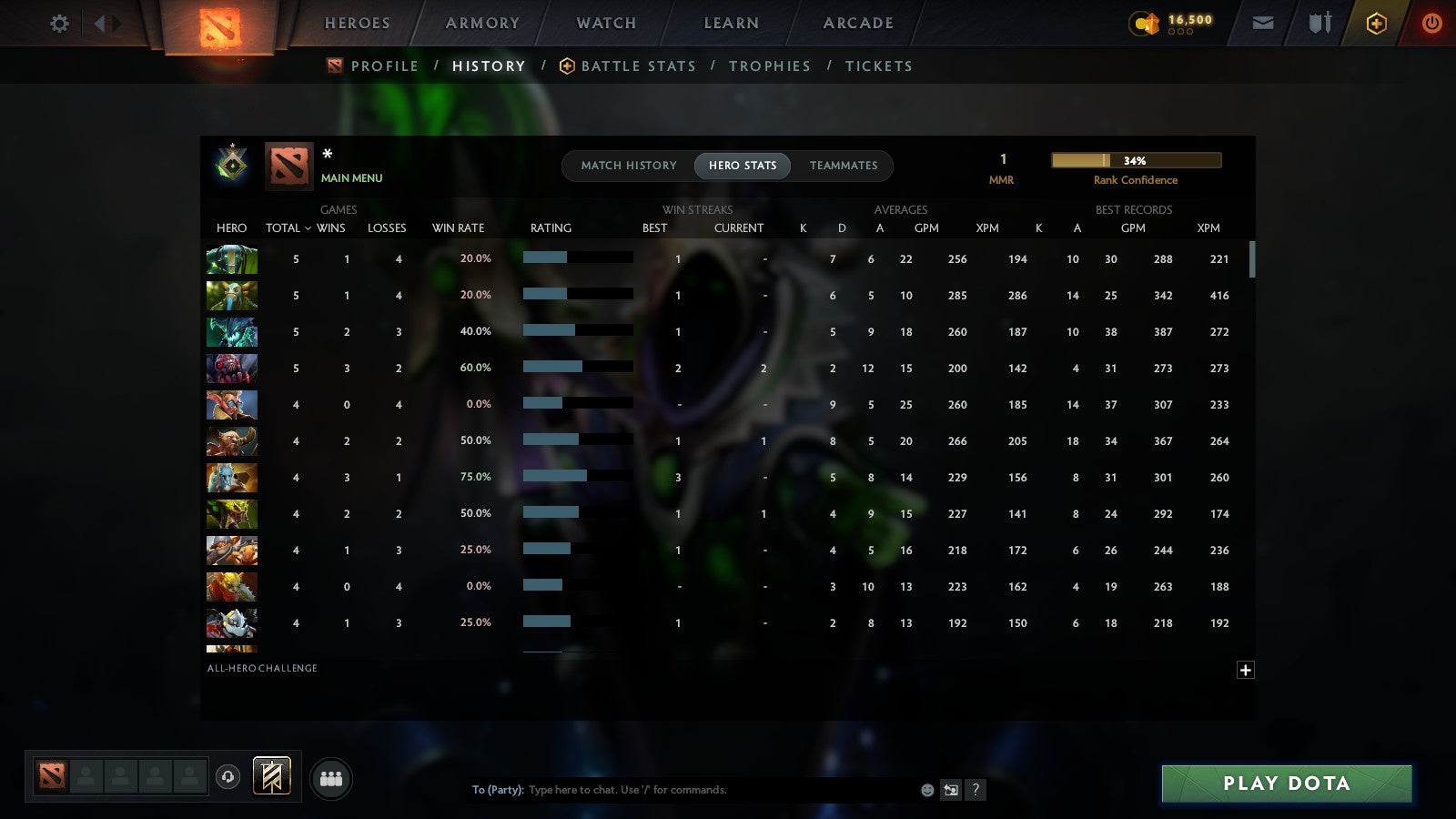Screen dimensions: 1456x819
Task: Open the help question mark near chat
Action: tap(976, 790)
